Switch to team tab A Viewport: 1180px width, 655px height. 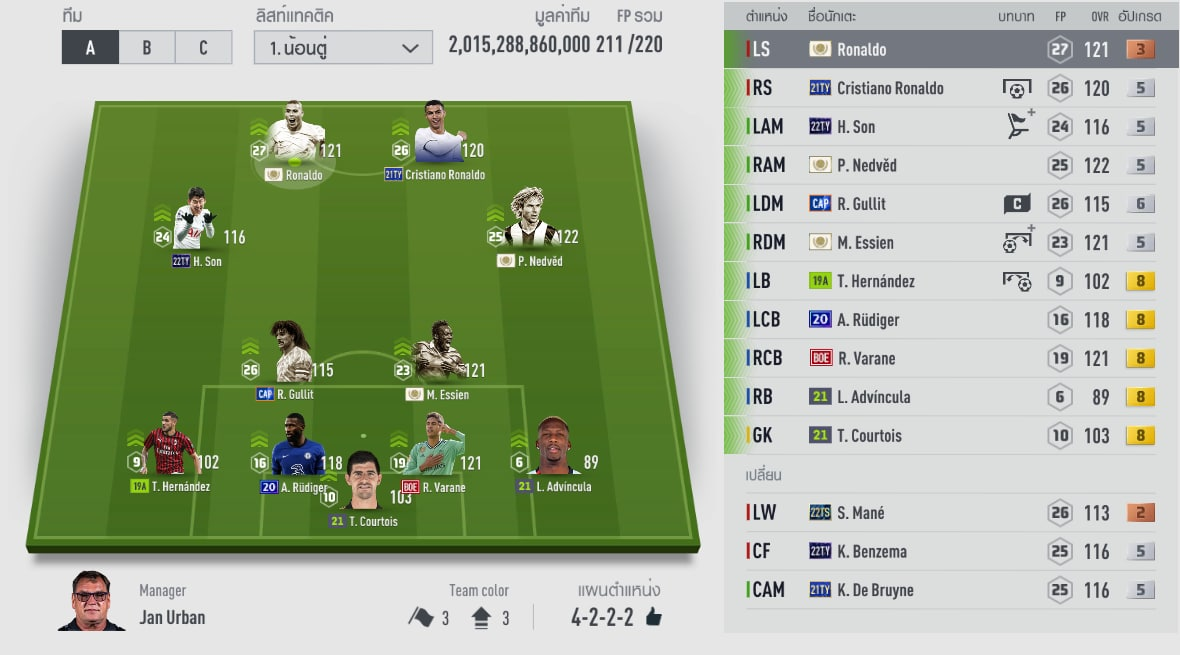pyautogui.click(x=90, y=47)
